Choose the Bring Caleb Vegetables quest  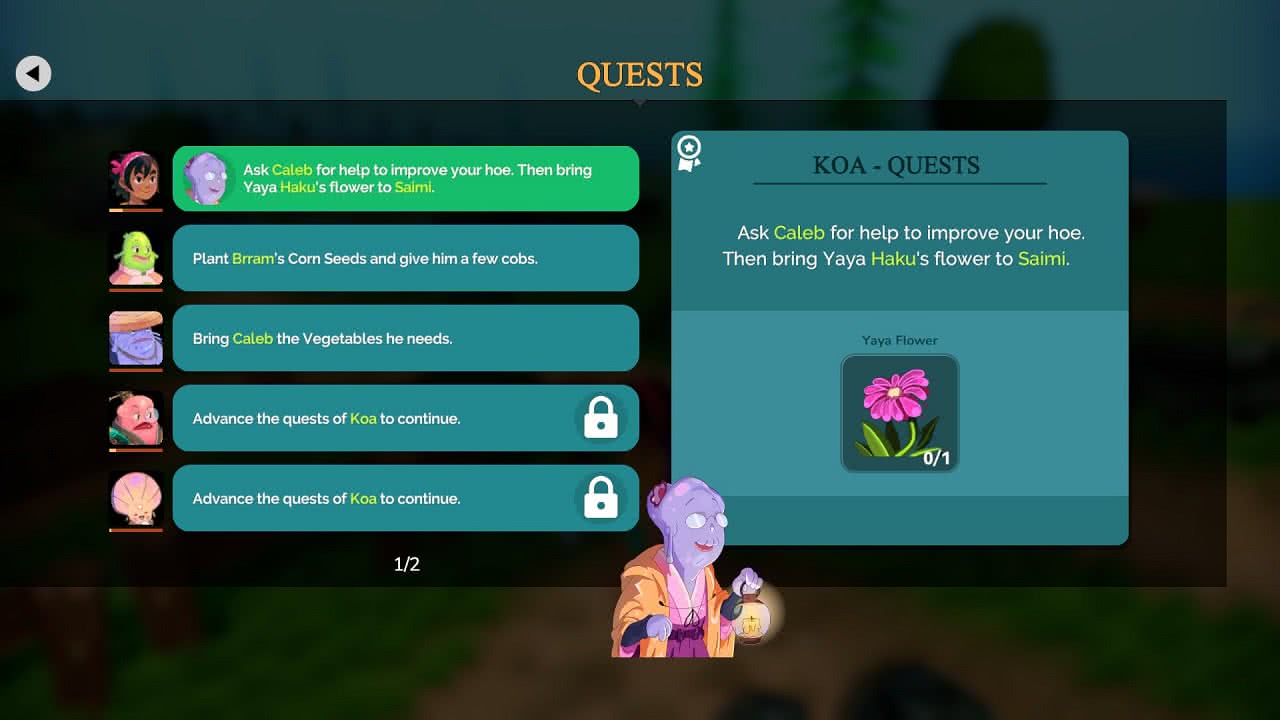point(405,338)
